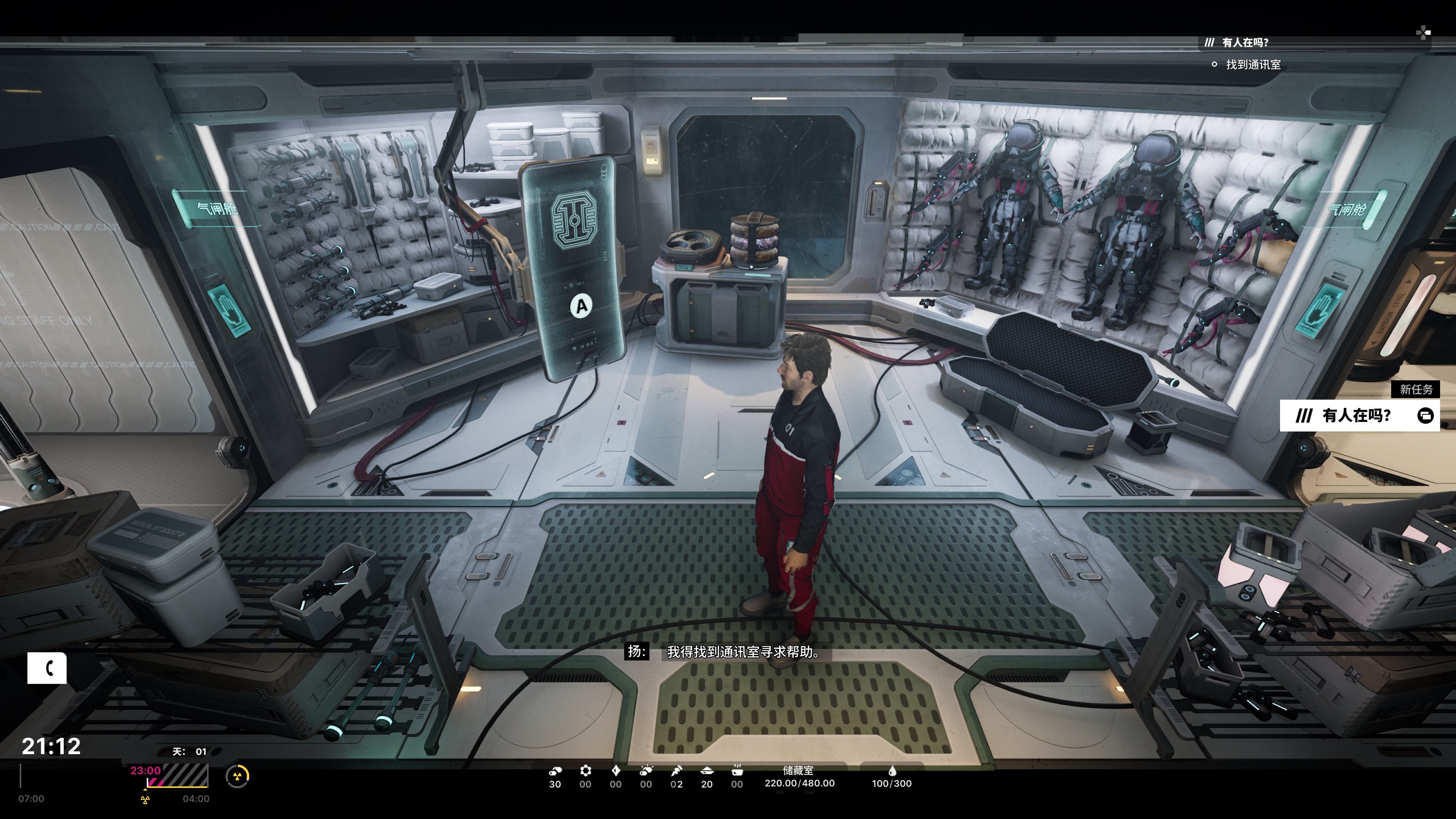Image resolution: width=1456 pixels, height=819 pixels.
Task: Click the controller icon in the corner
Action: [x=1423, y=33]
